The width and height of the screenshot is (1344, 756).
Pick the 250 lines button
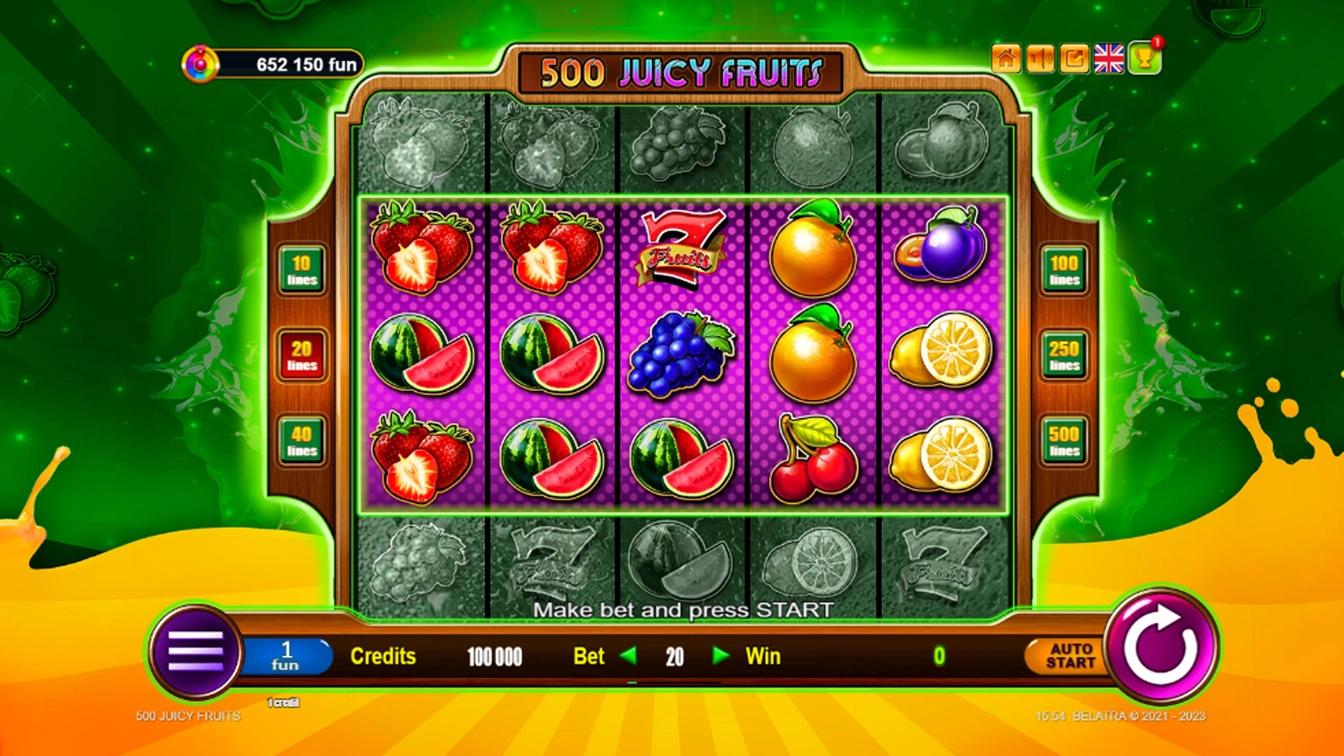(x=1064, y=355)
